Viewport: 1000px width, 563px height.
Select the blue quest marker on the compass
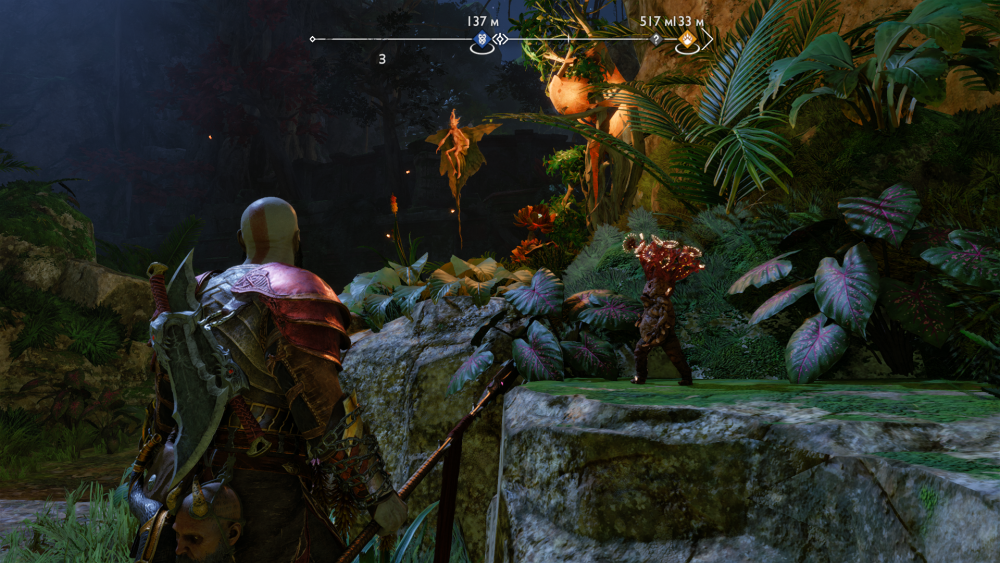tap(482, 40)
